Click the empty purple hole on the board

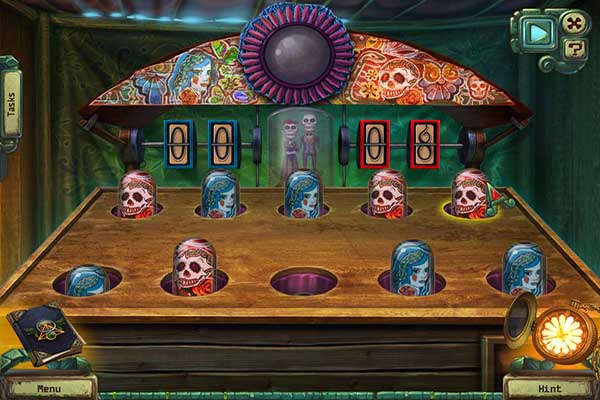[303, 279]
